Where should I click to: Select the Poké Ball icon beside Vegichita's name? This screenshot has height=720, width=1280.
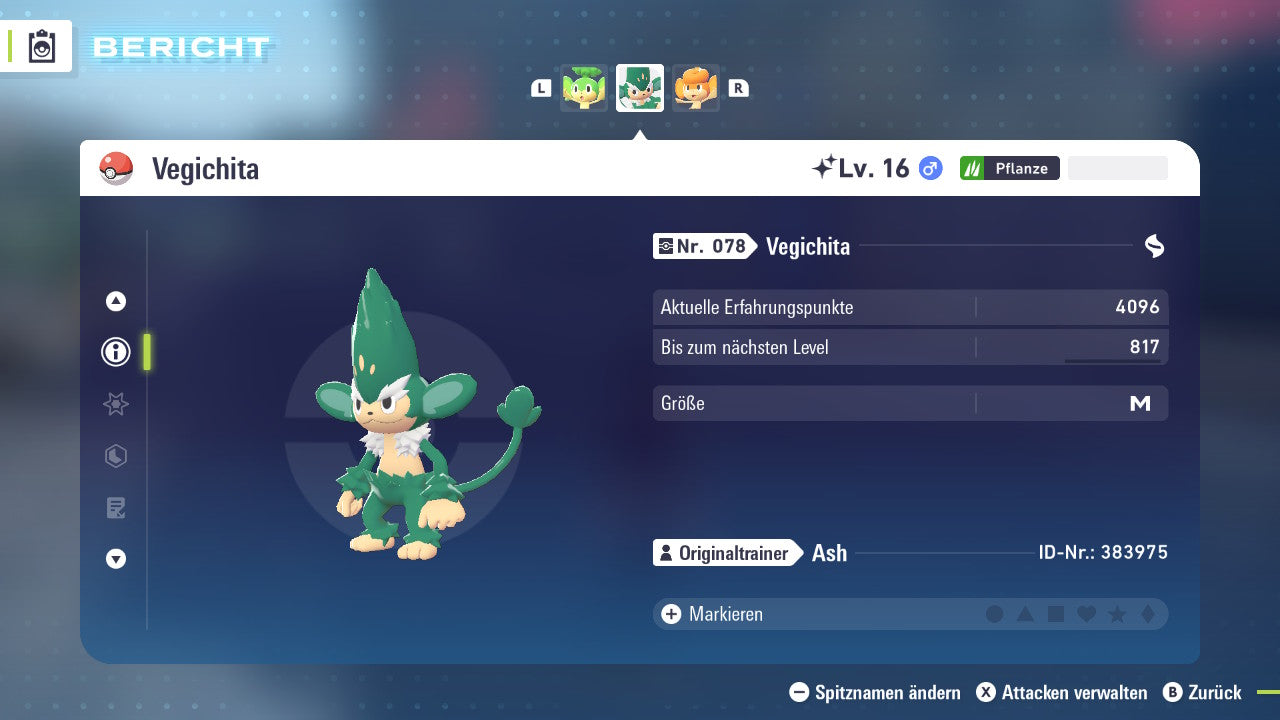(x=116, y=168)
